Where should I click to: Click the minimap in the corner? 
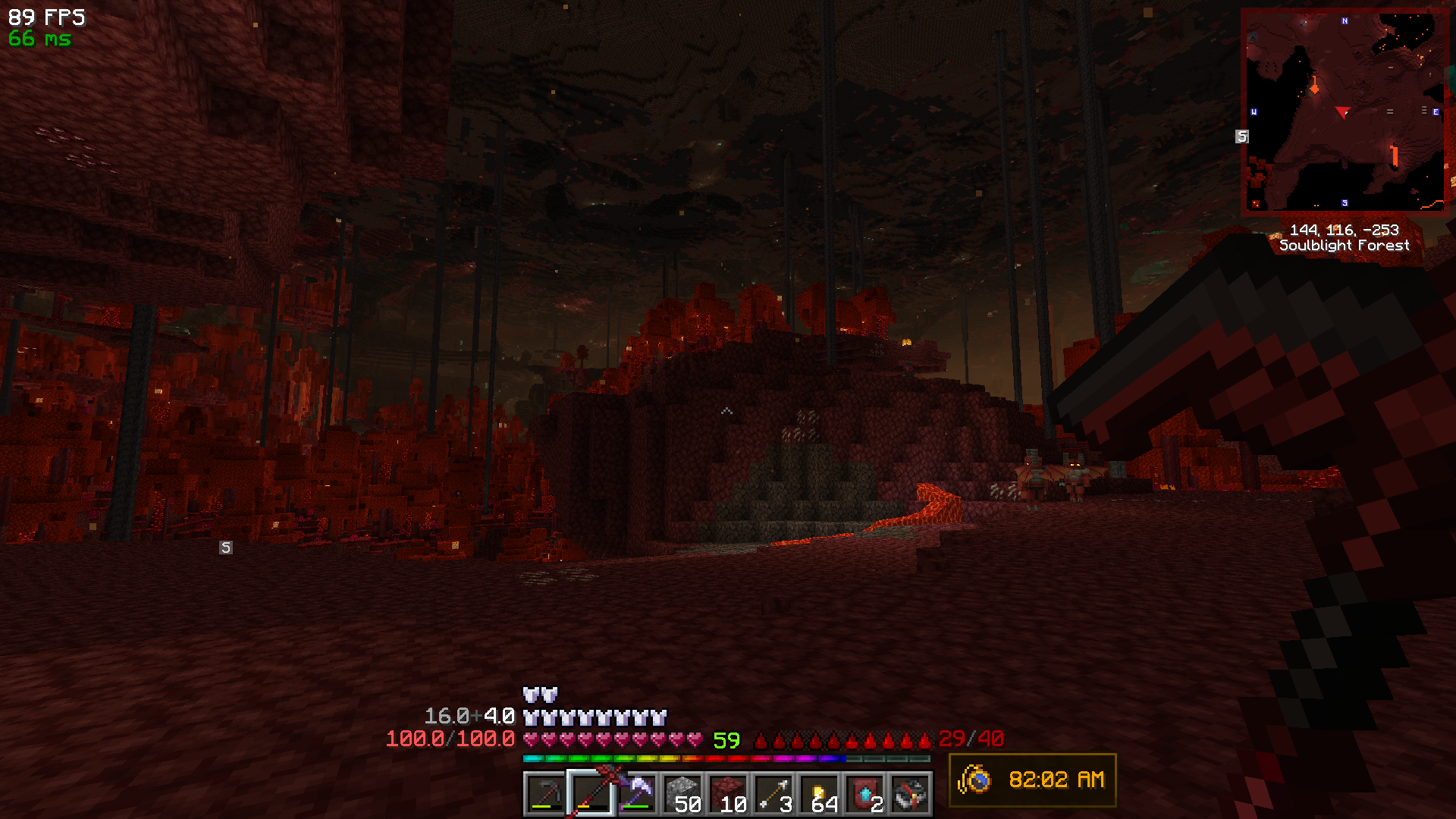point(1344,111)
